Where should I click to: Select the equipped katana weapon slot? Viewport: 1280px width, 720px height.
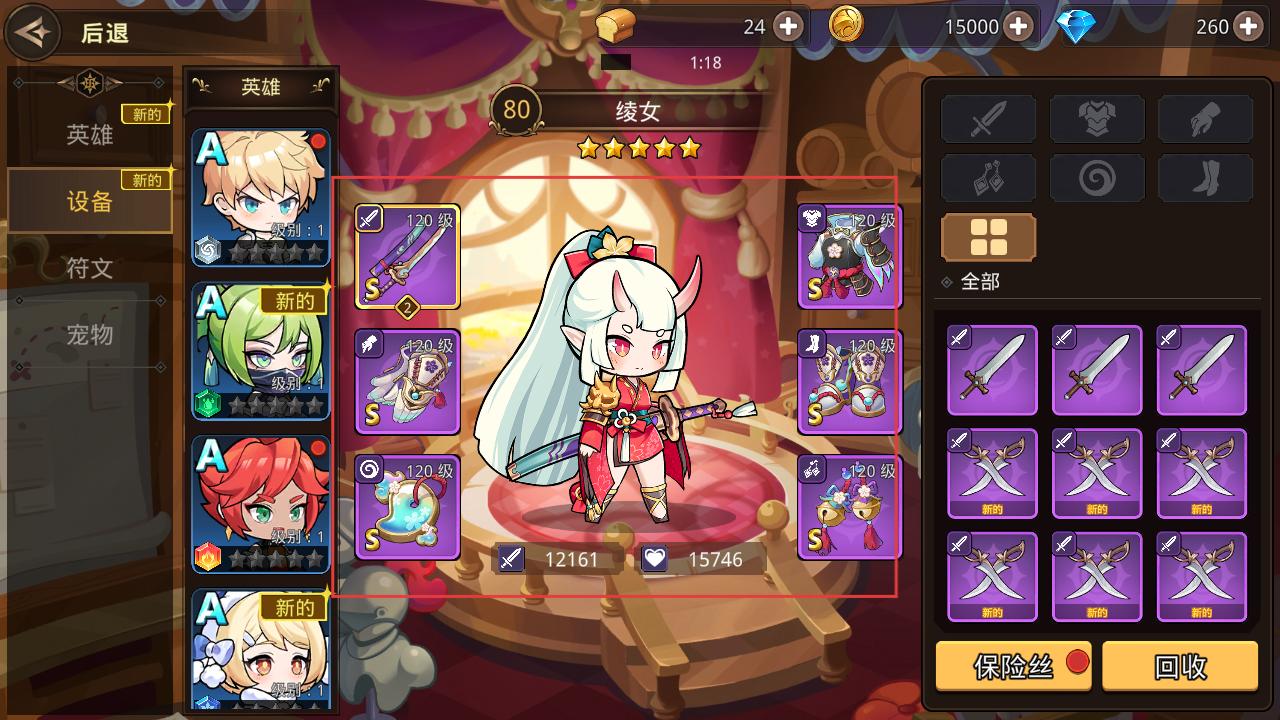(x=407, y=256)
